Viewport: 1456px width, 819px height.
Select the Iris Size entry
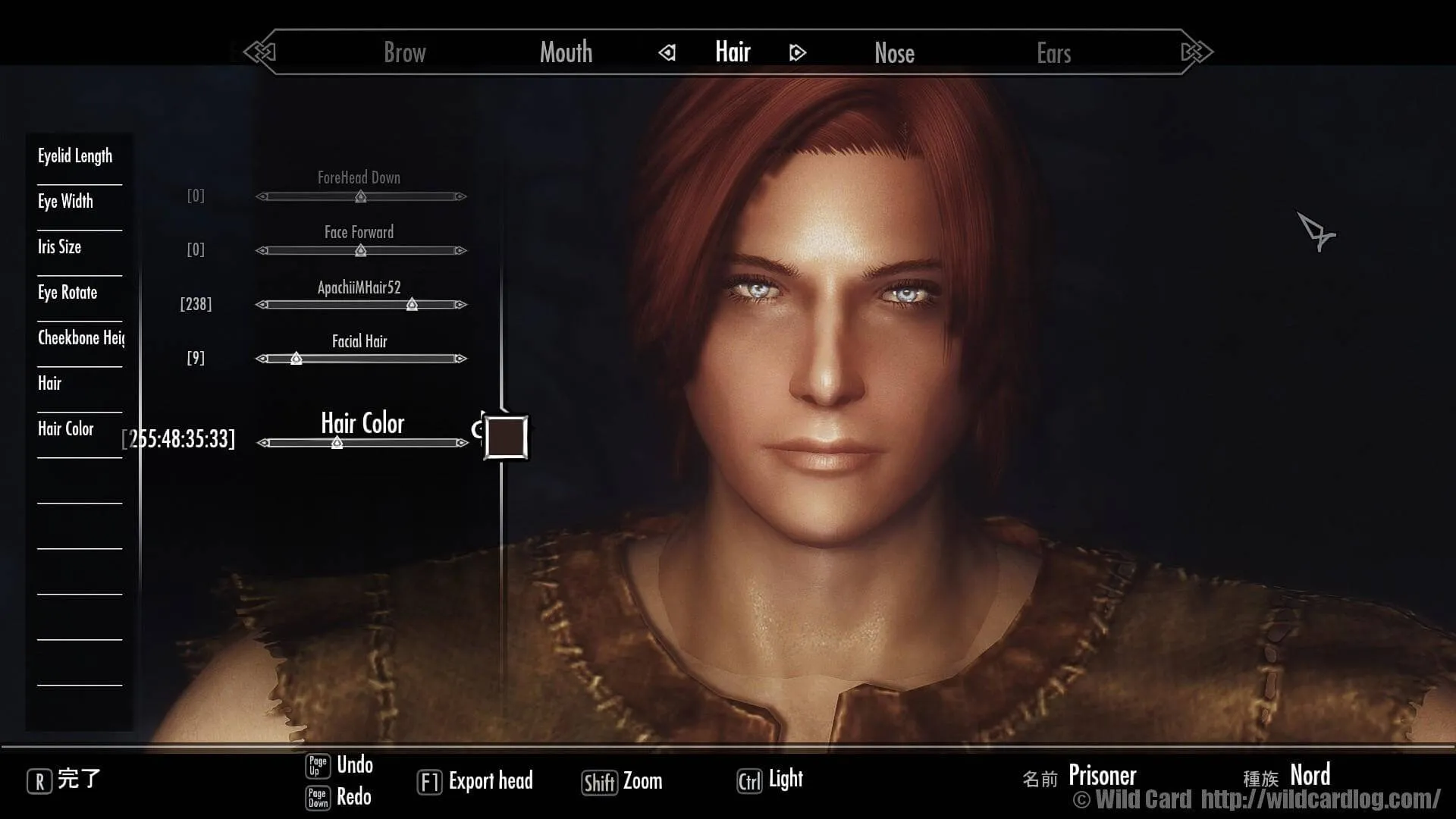click(60, 247)
